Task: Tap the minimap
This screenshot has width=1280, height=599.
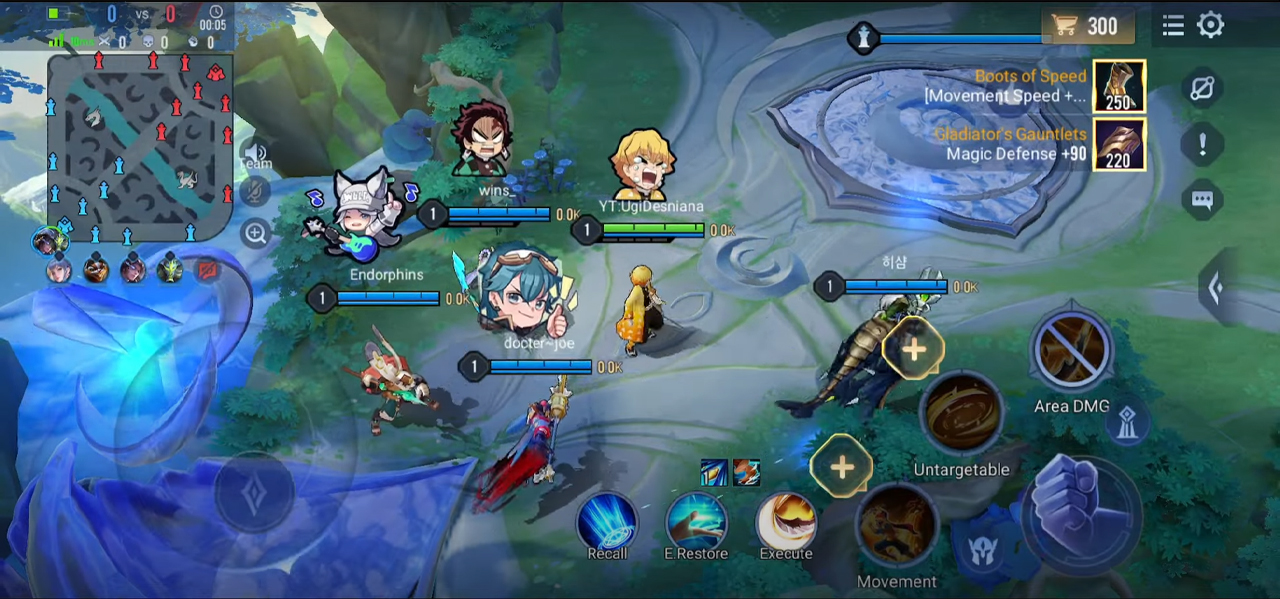Action: tap(140, 148)
